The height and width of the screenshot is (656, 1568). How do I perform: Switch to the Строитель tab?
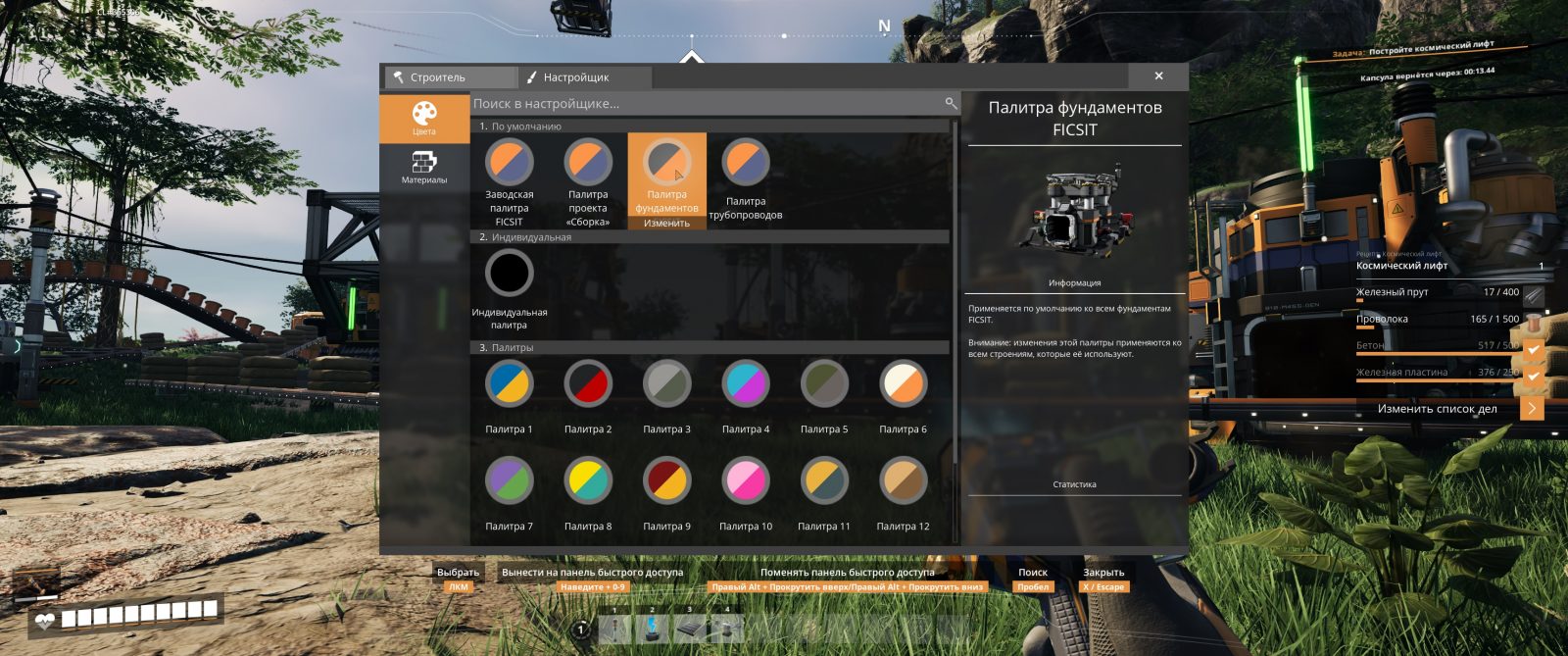coord(449,77)
